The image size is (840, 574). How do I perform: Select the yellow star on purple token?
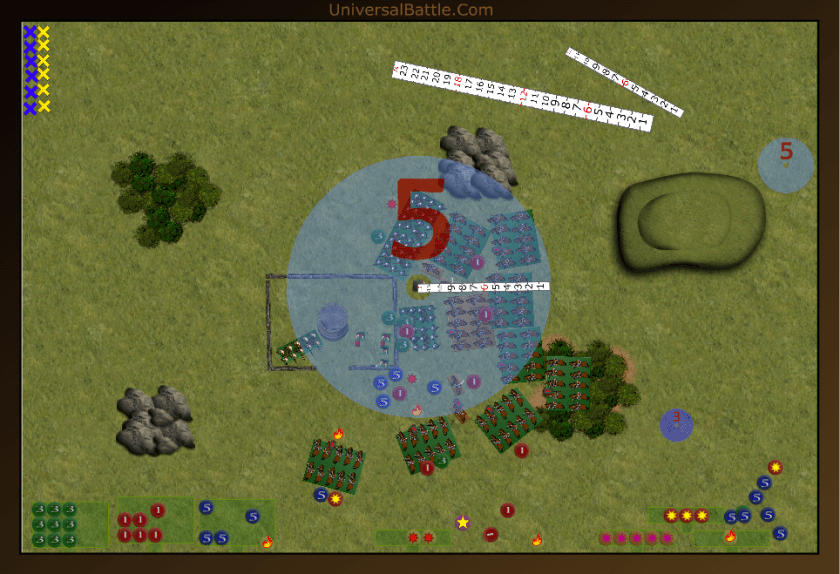(462, 522)
